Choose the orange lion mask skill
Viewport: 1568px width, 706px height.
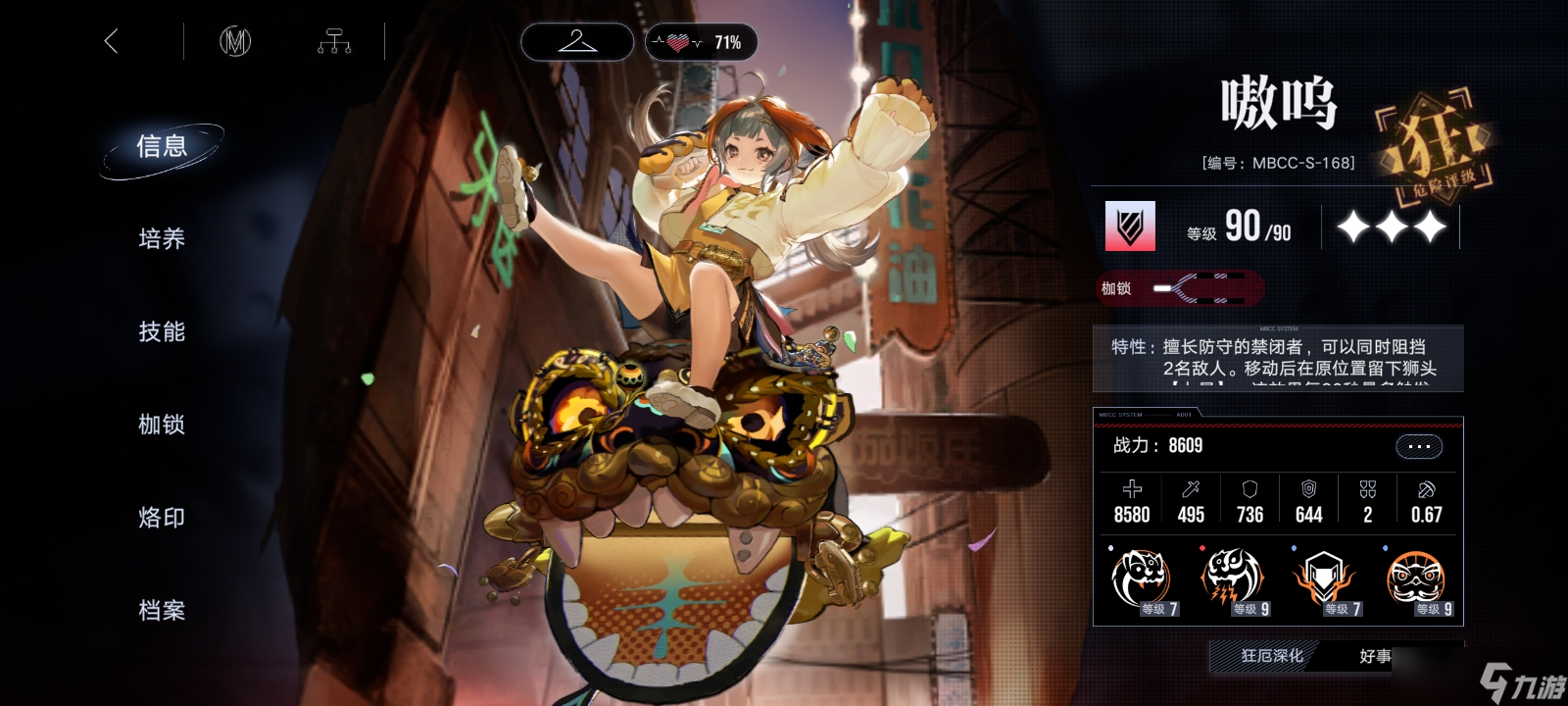pos(1414,580)
